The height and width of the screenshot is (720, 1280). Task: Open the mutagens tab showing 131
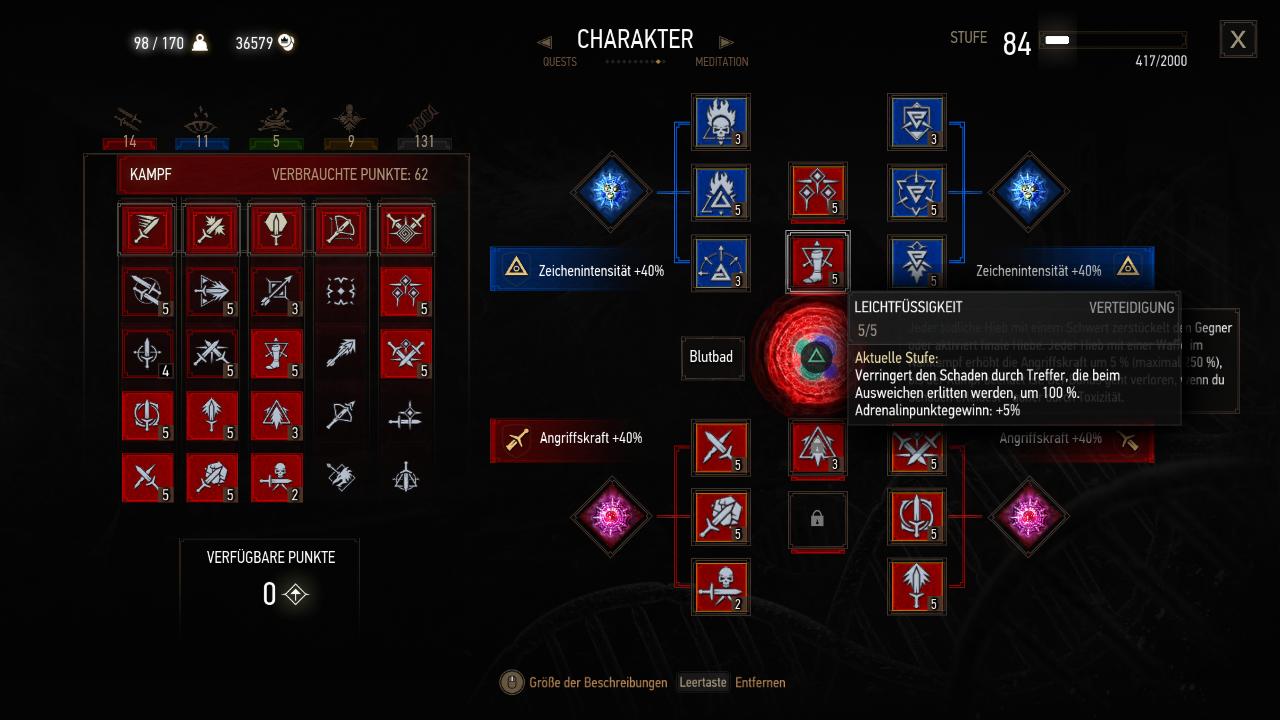click(x=424, y=126)
